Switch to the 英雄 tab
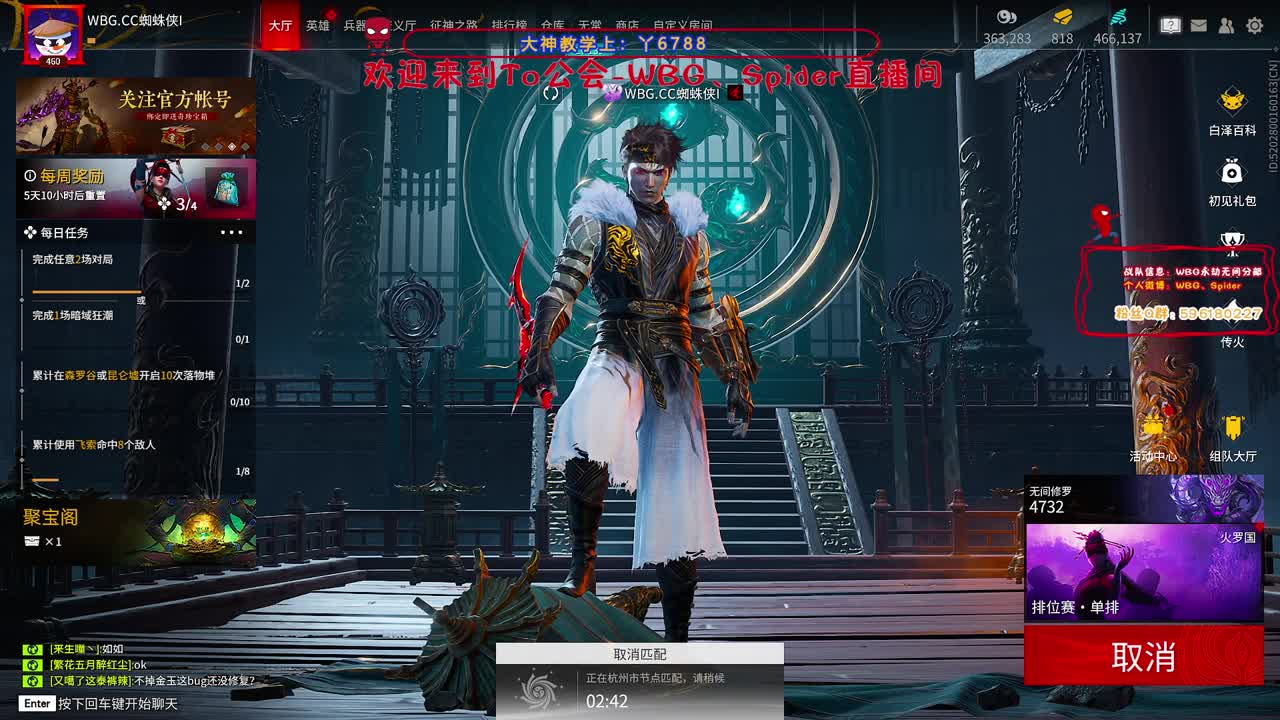Image resolution: width=1280 pixels, height=720 pixels. pos(317,26)
